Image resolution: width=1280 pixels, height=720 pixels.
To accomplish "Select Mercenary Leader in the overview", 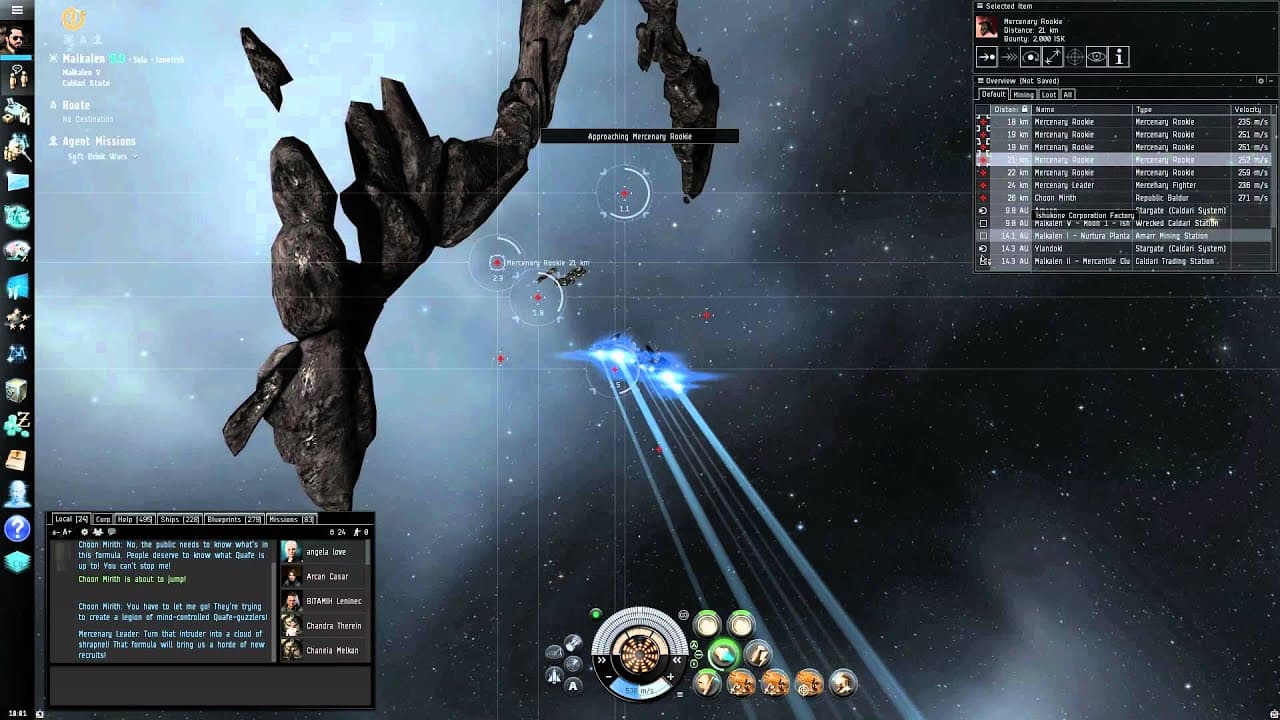I will tap(1064, 185).
